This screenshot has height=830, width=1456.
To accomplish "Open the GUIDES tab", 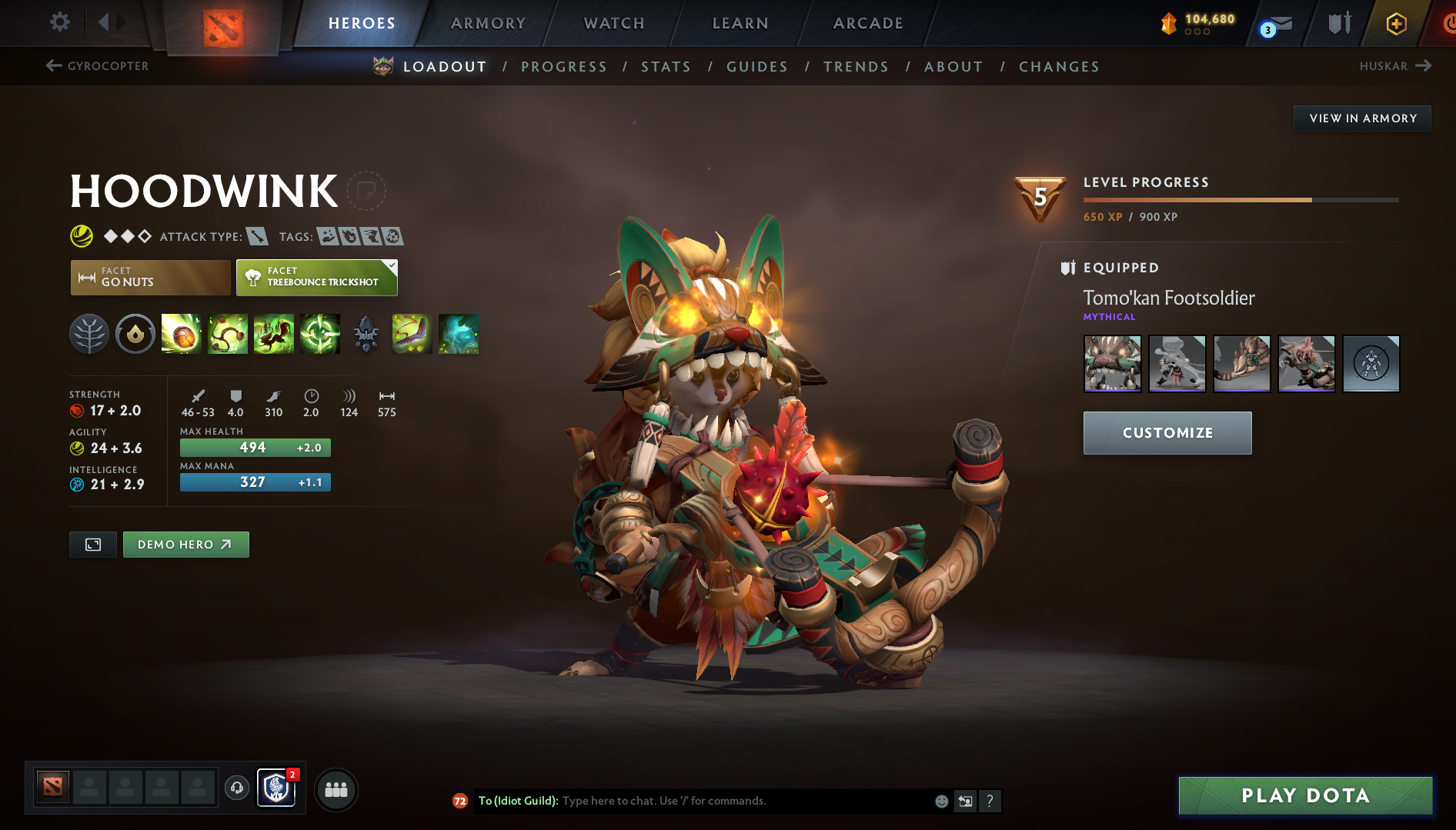I will click(757, 67).
